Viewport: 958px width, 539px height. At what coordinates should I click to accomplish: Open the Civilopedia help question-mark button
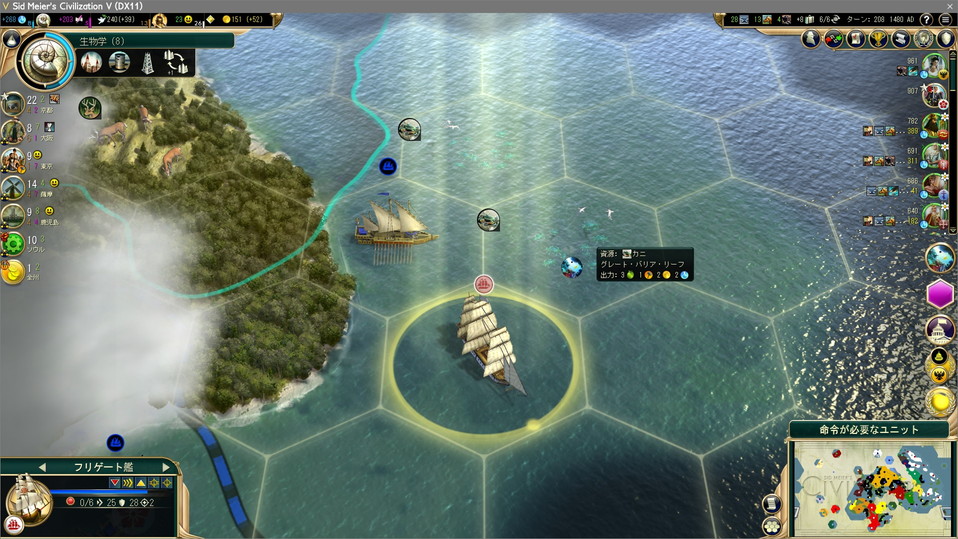pos(926,20)
